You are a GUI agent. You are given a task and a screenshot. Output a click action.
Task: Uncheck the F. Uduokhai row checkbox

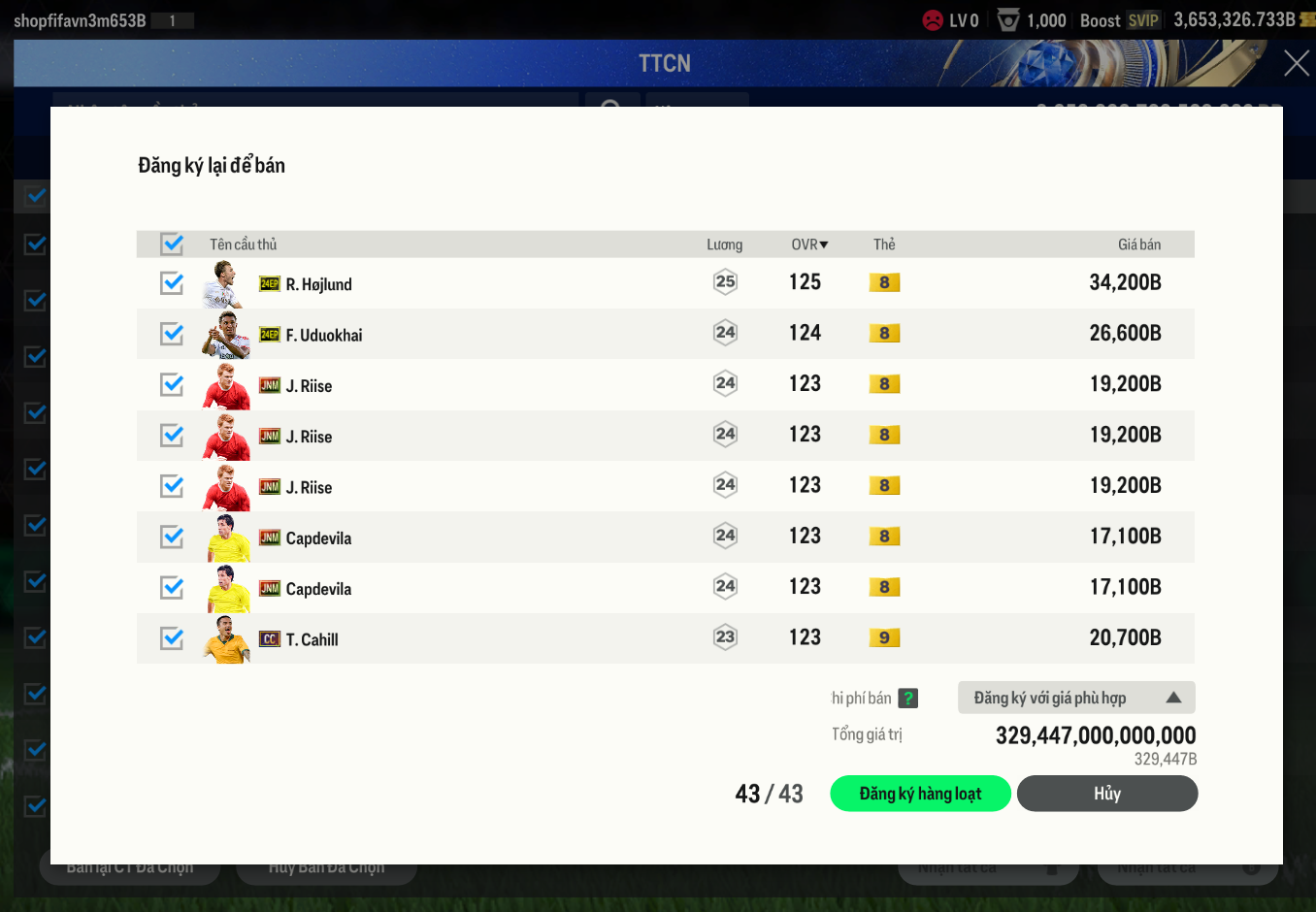pos(172,334)
